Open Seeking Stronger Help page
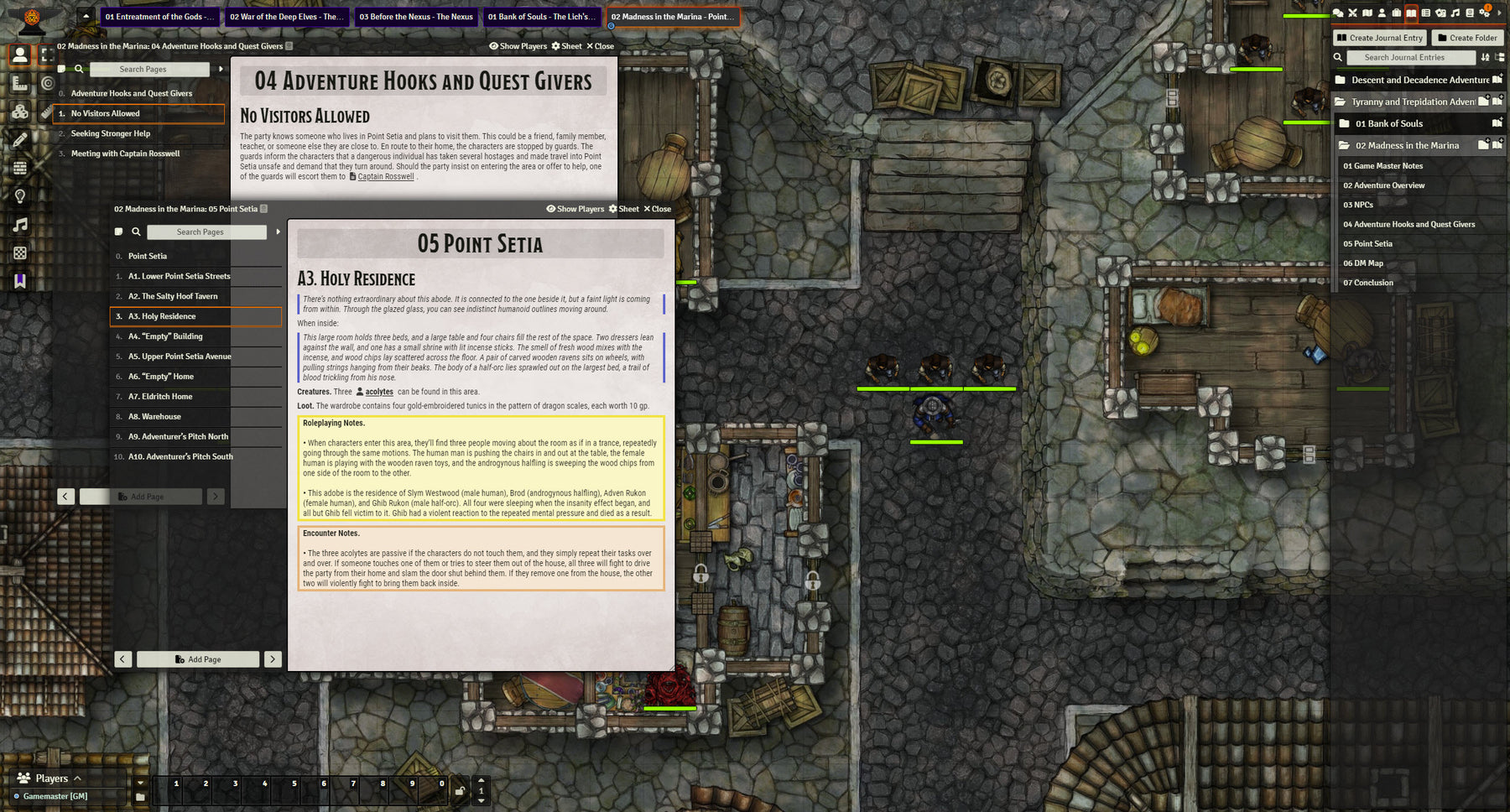This screenshot has height=812, width=1510. coord(111,133)
